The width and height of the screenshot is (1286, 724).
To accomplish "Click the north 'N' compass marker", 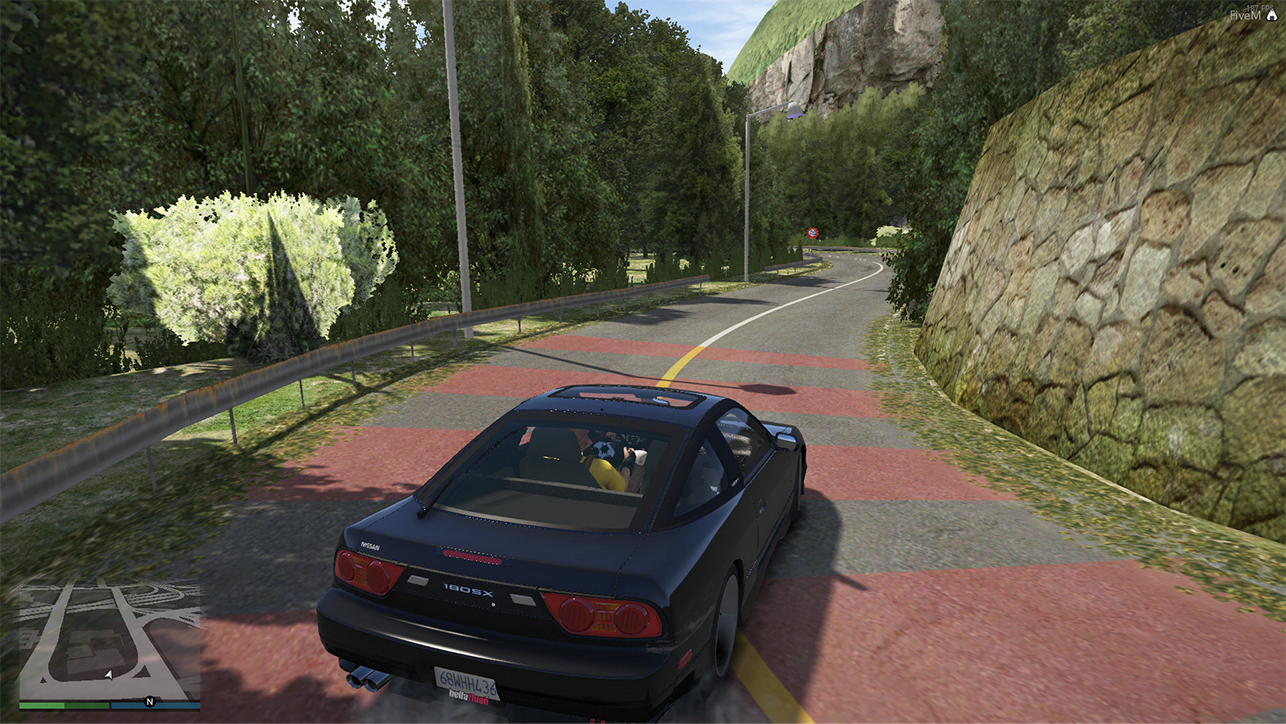I will 150,701.
